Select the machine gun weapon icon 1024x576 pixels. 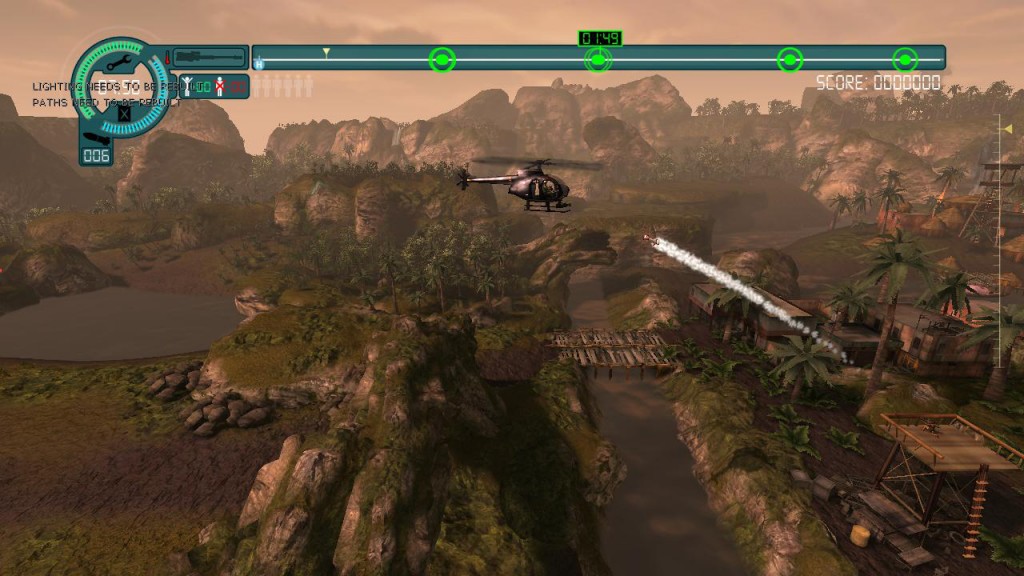(x=210, y=58)
